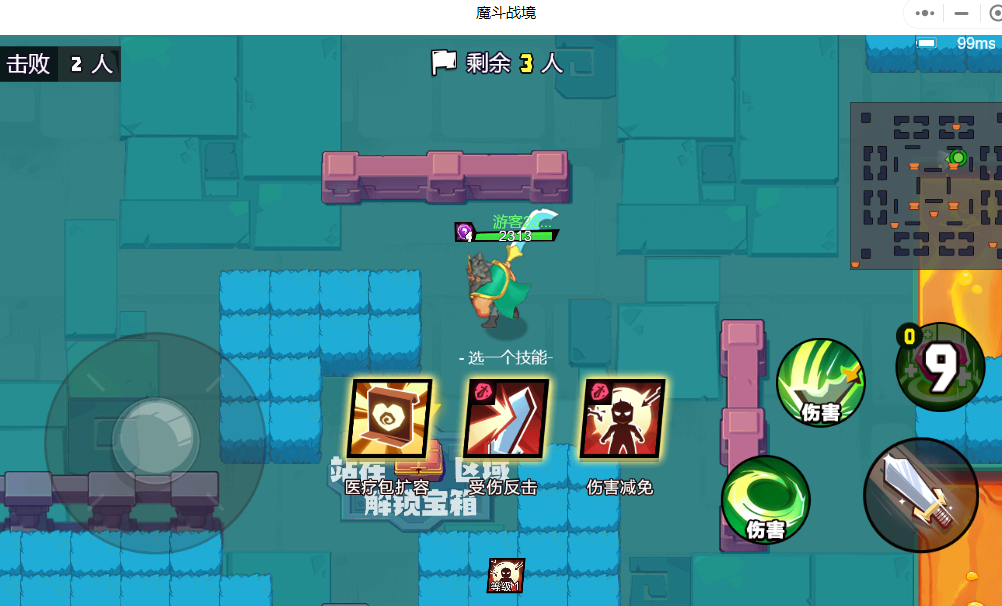Click the small 等级1 skill badge
The height and width of the screenshot is (606, 1002).
coord(506,576)
